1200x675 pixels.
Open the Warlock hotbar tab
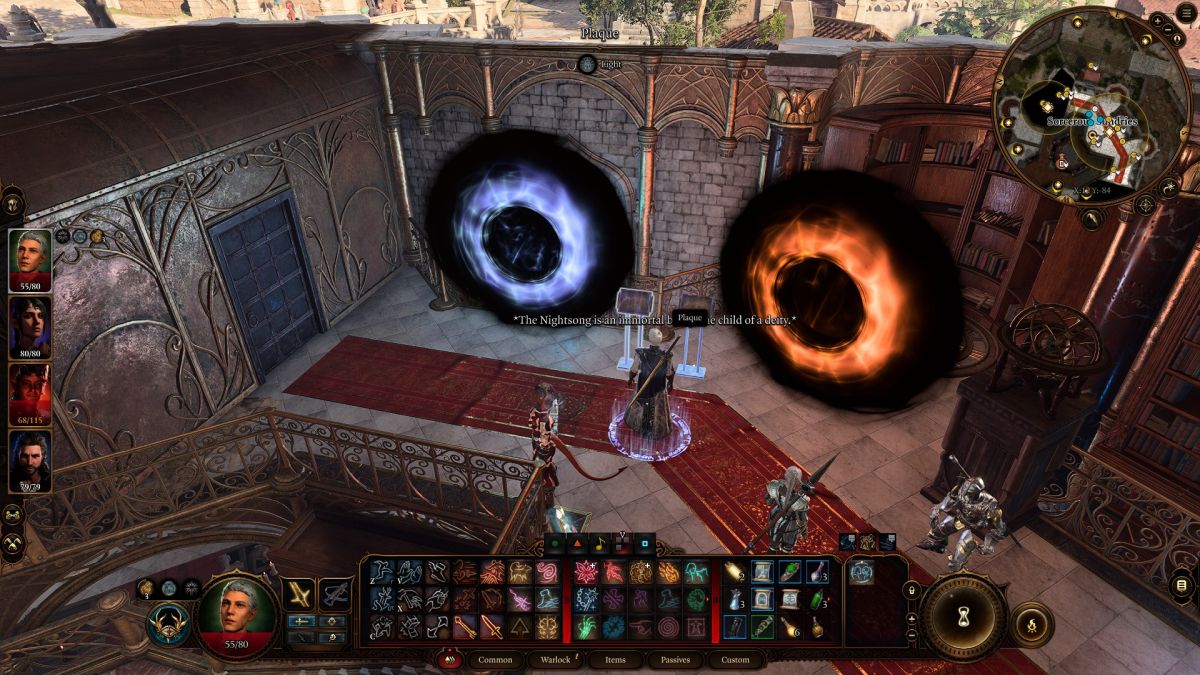coord(556,660)
